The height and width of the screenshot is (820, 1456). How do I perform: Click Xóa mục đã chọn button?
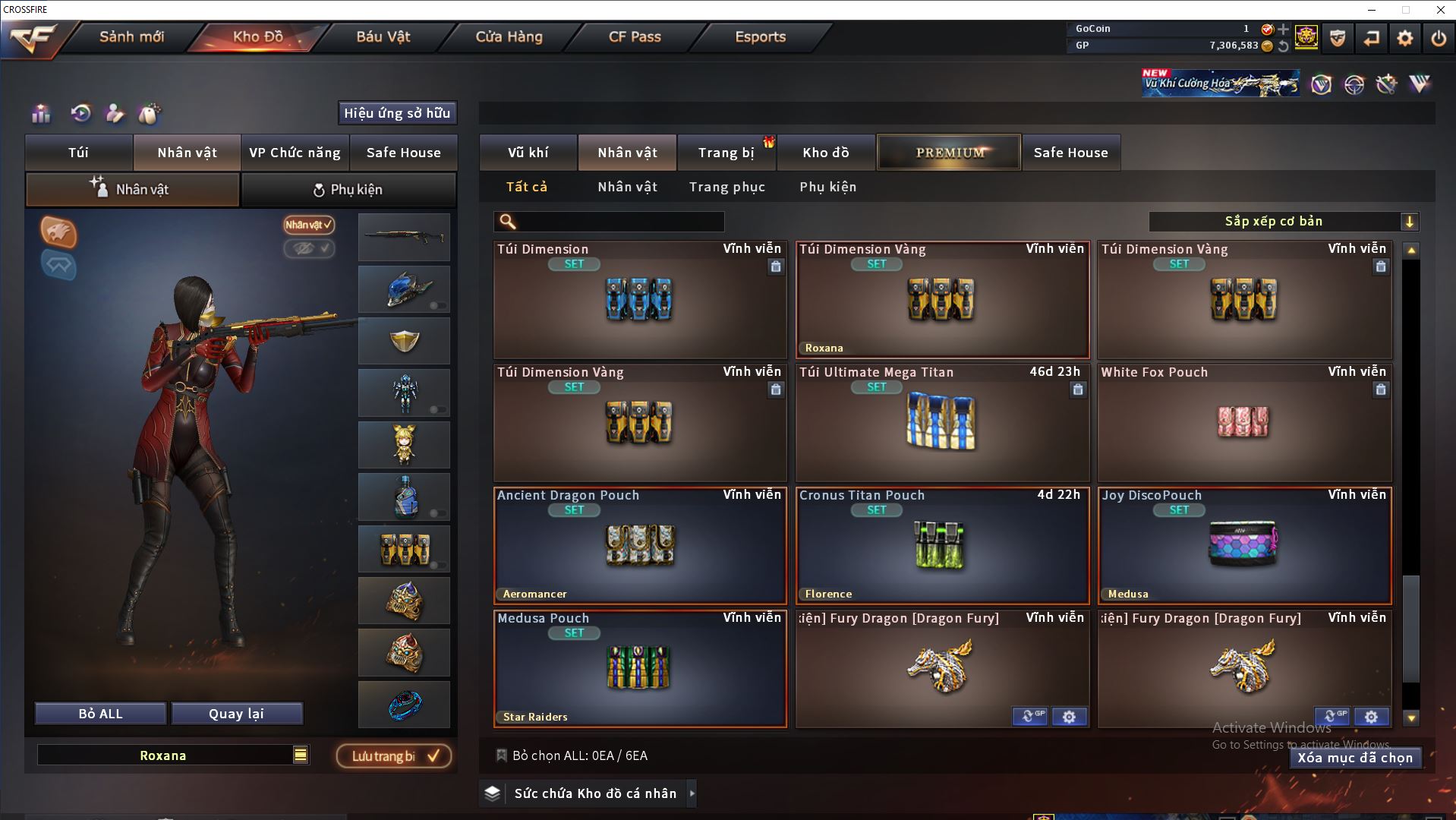point(1354,758)
